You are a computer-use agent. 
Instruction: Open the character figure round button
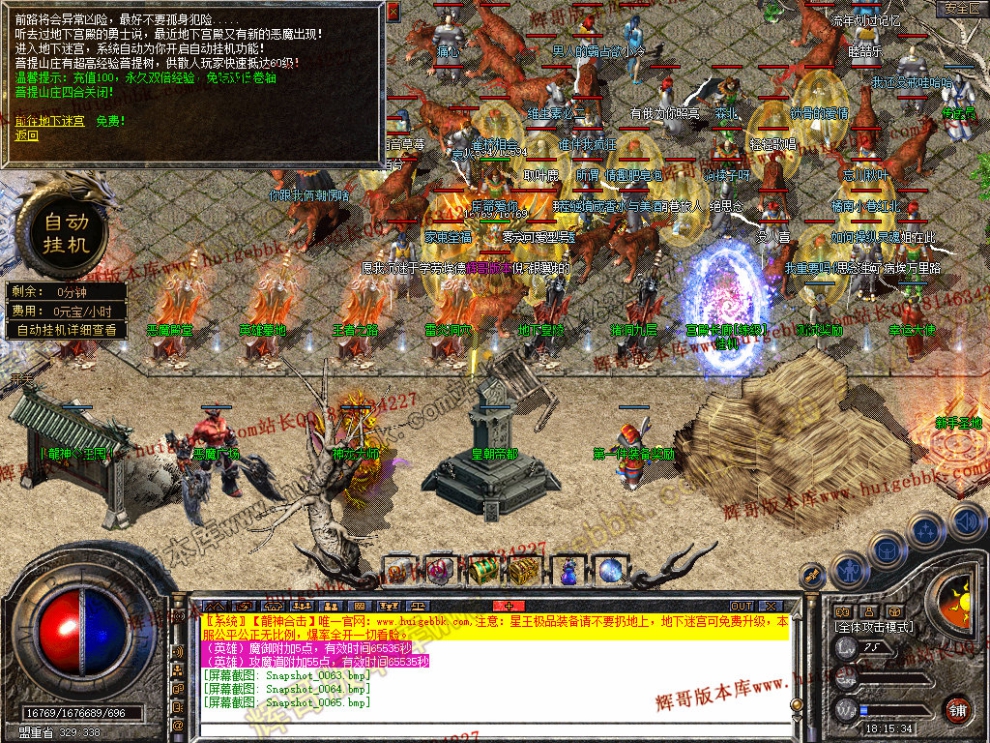848,571
